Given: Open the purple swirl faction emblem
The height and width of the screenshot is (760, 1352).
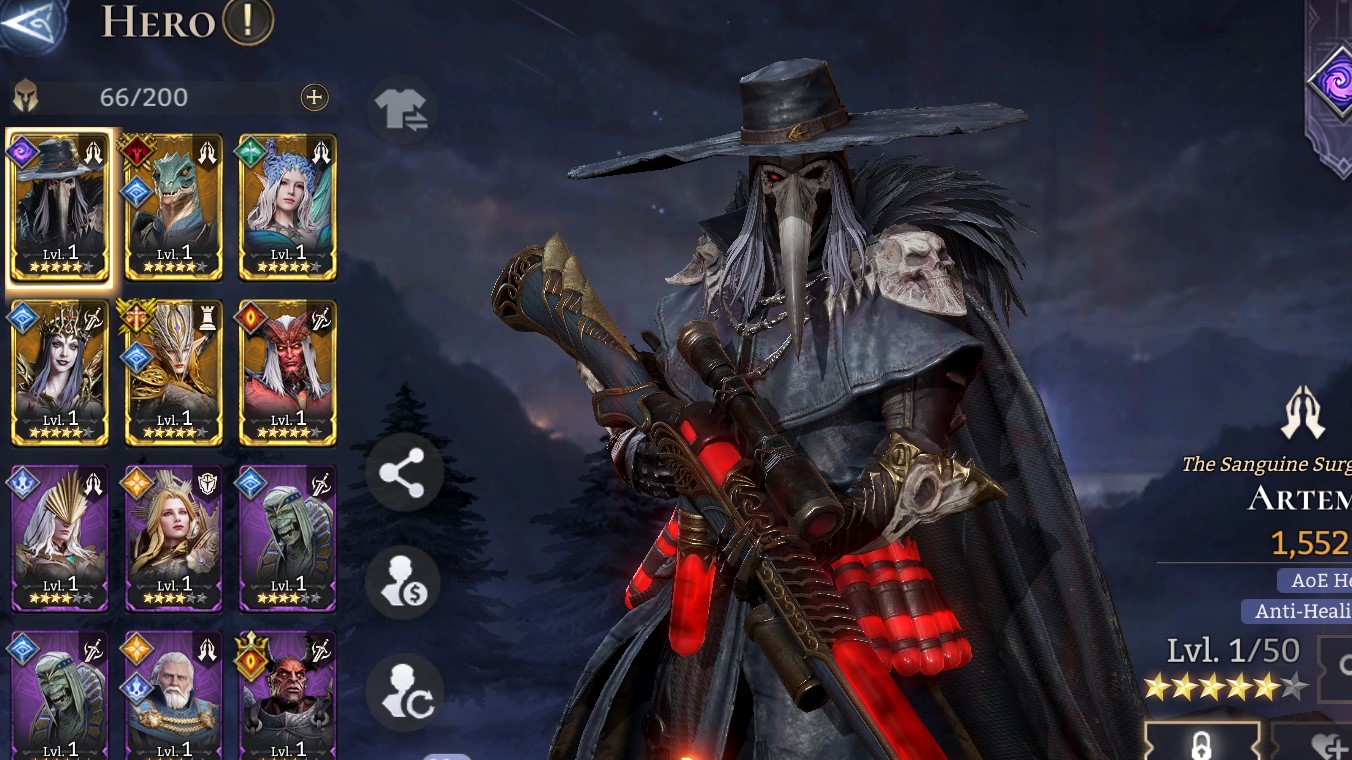Looking at the screenshot, I should (x=1334, y=82).
